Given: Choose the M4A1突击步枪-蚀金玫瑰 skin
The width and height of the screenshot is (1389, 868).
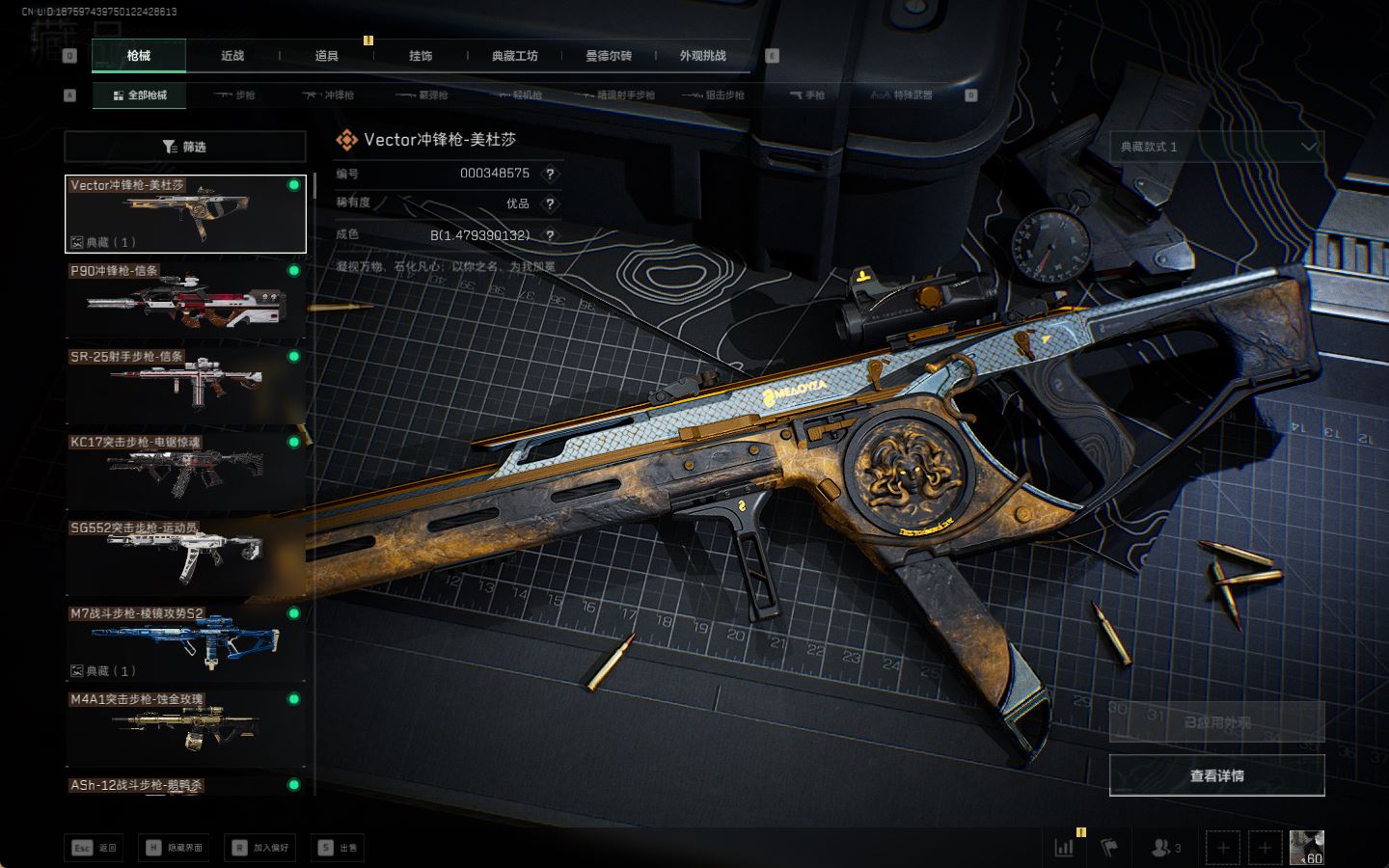Looking at the screenshot, I should pyautogui.click(x=184, y=728).
